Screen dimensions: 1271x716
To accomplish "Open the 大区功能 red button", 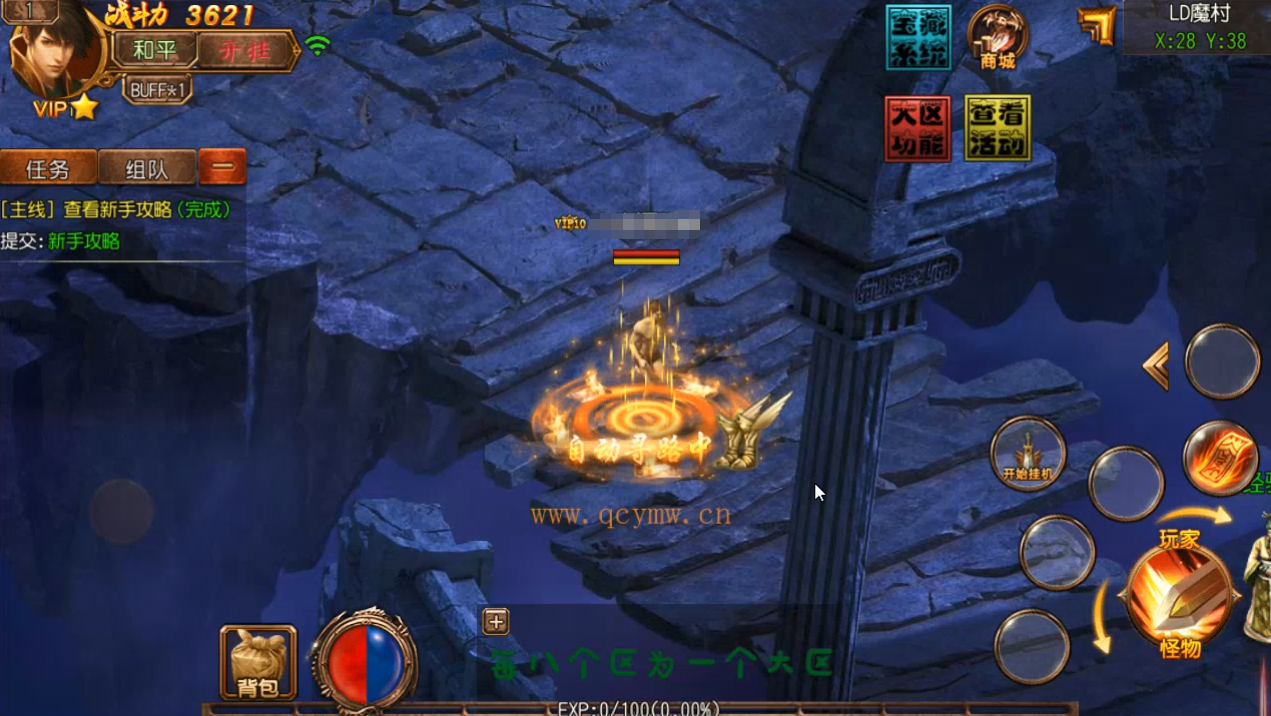I will coord(917,128).
